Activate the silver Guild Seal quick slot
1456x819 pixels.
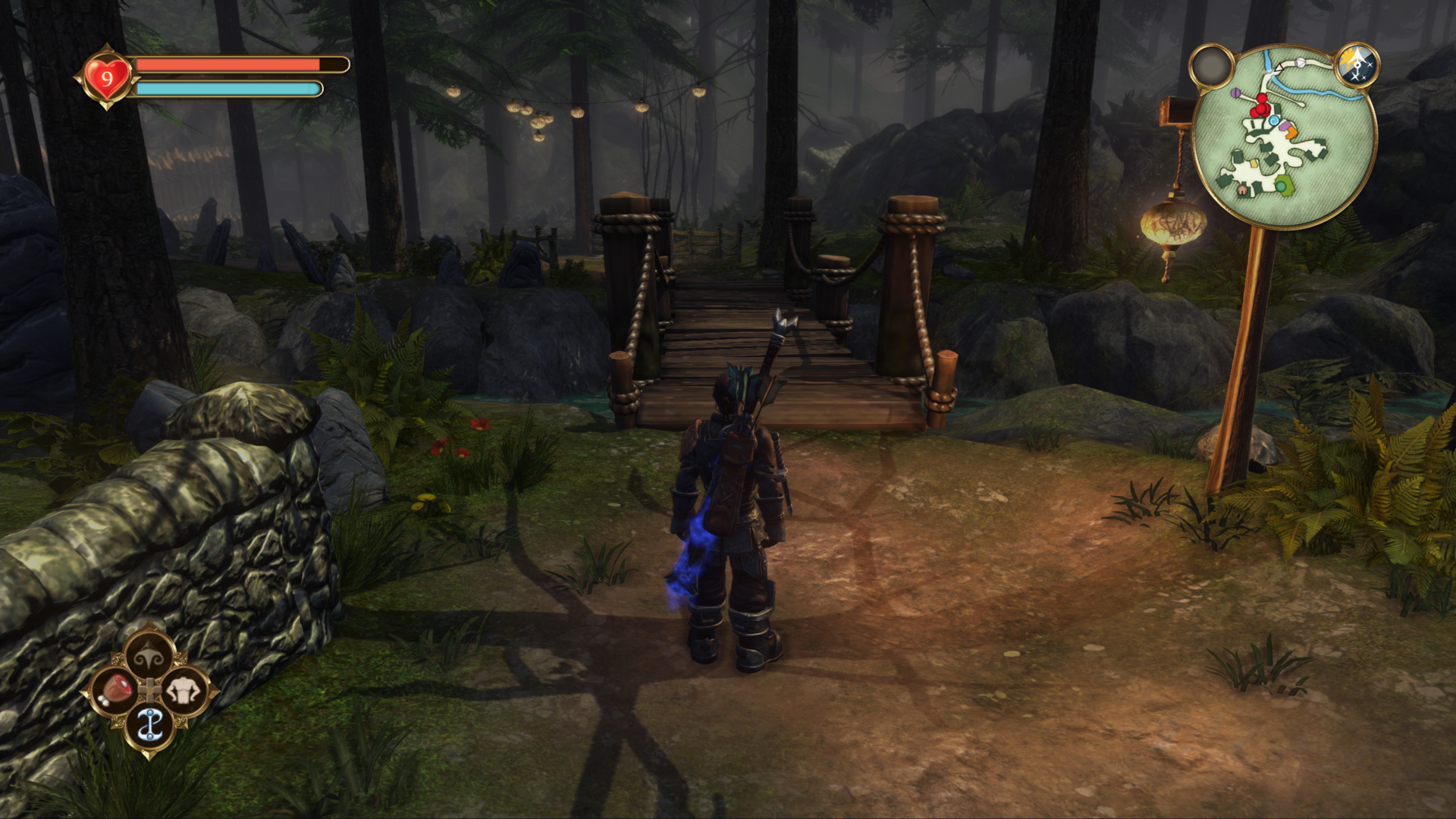click(149, 726)
